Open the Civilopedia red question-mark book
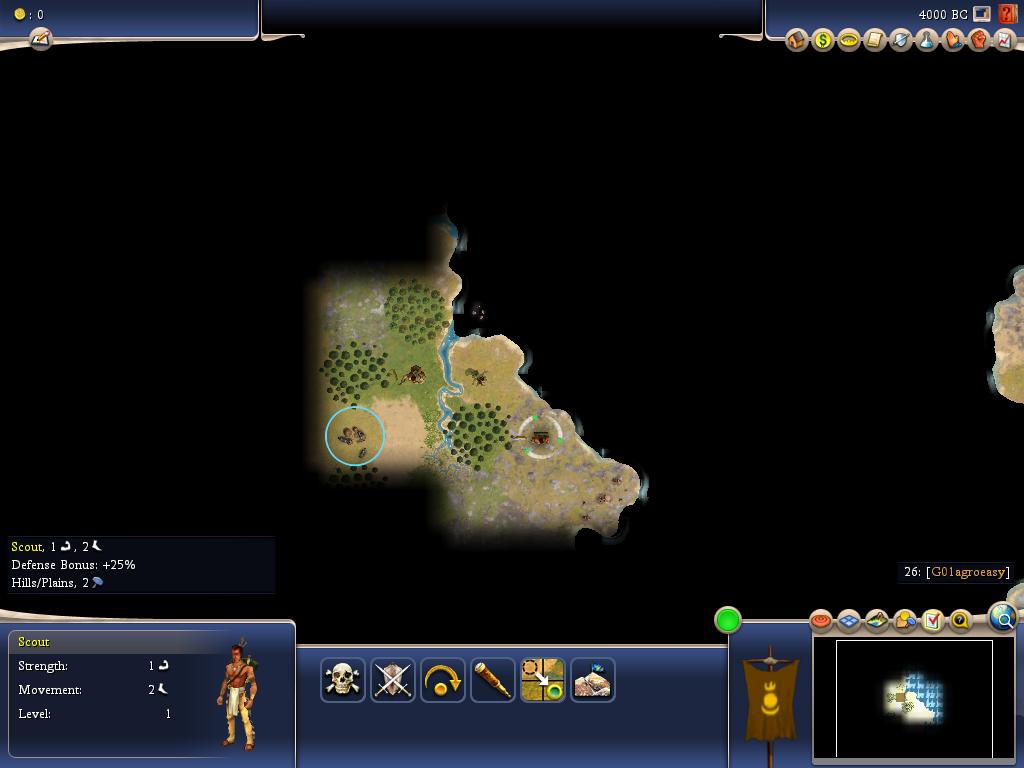 pyautogui.click(x=1007, y=14)
